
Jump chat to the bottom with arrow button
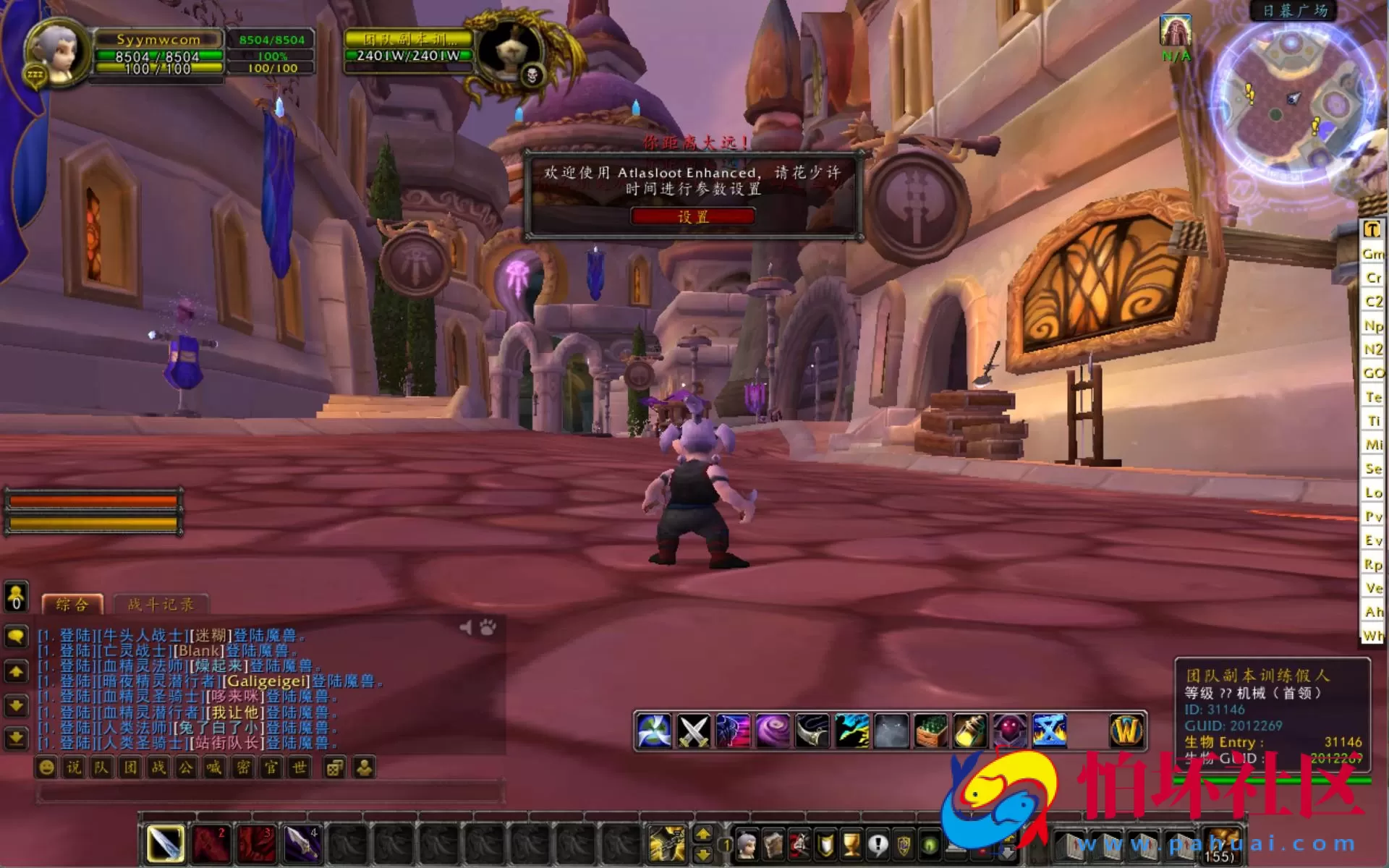[16, 739]
